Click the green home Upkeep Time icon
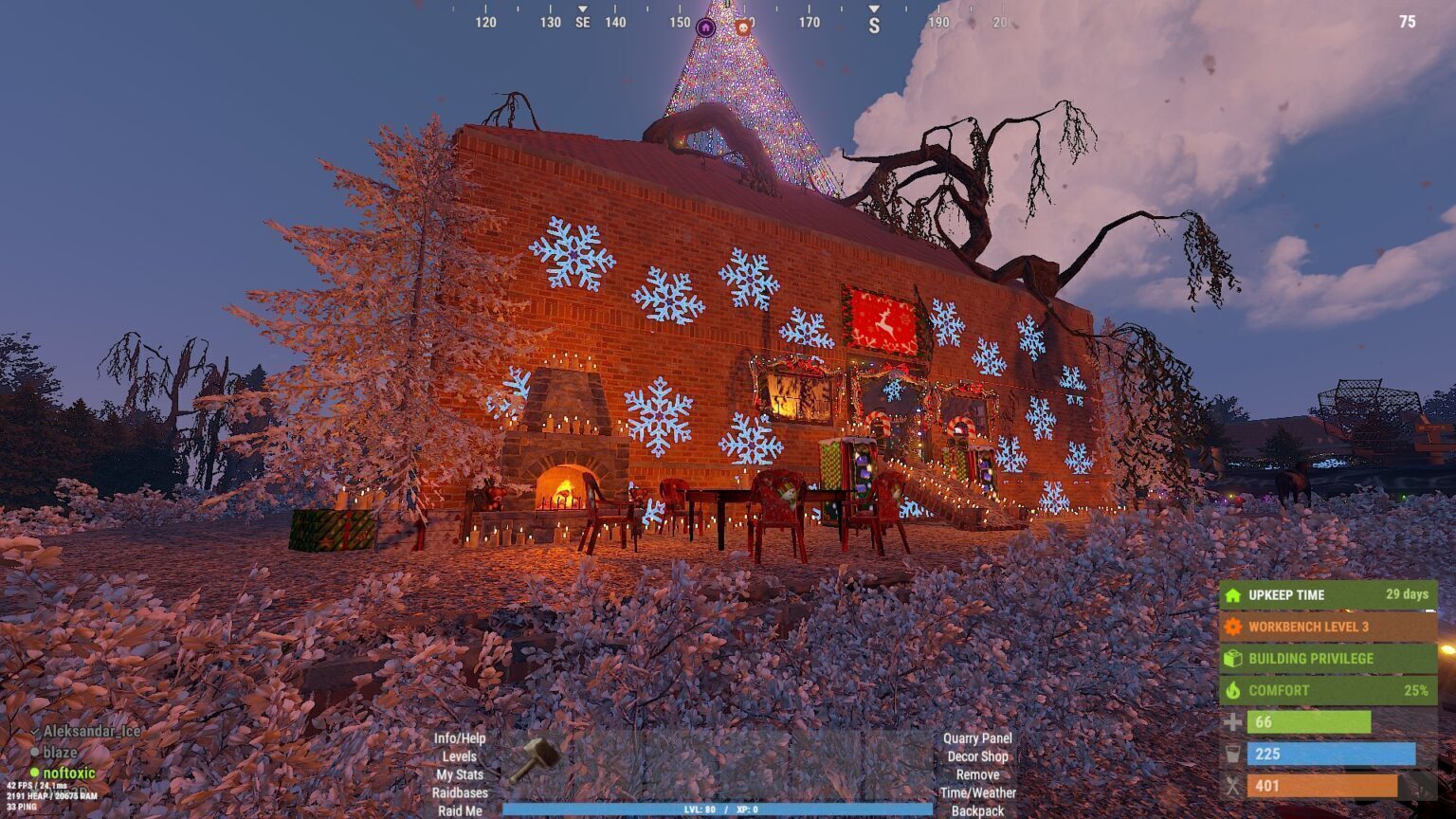Viewport: 1456px width, 819px height. [1233, 595]
